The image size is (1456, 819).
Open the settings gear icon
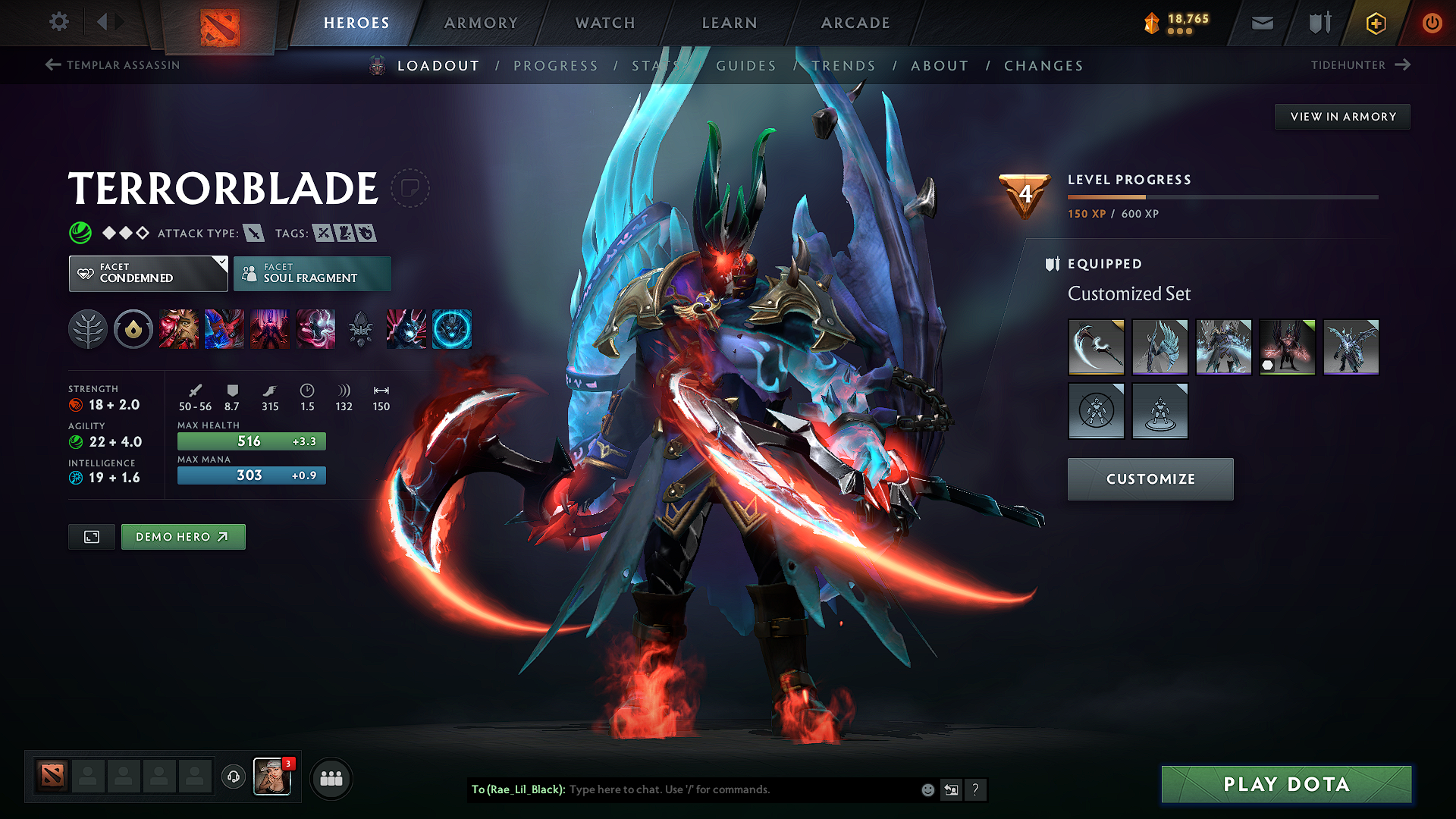point(58,22)
